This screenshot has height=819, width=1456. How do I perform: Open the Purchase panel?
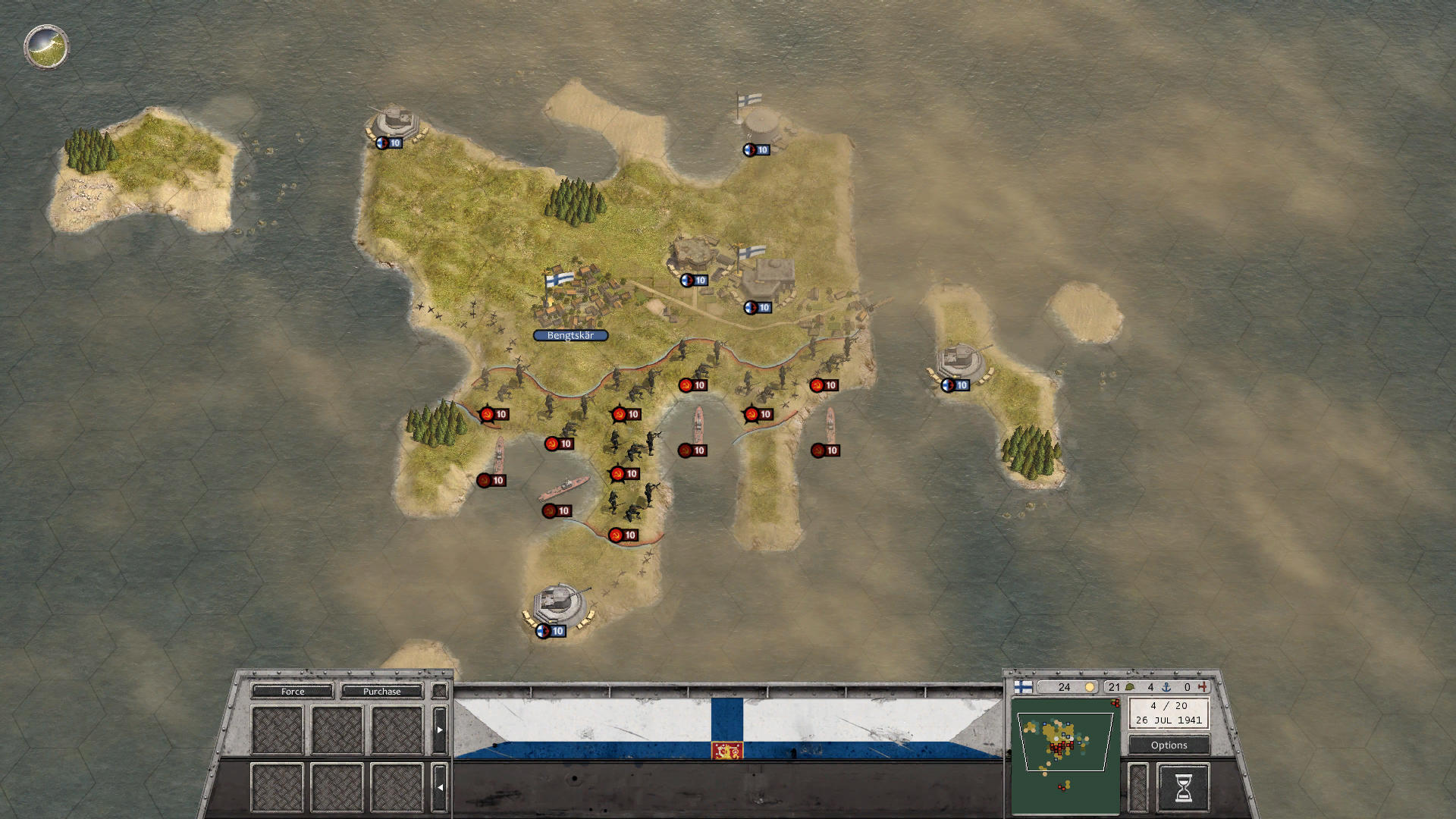click(383, 691)
